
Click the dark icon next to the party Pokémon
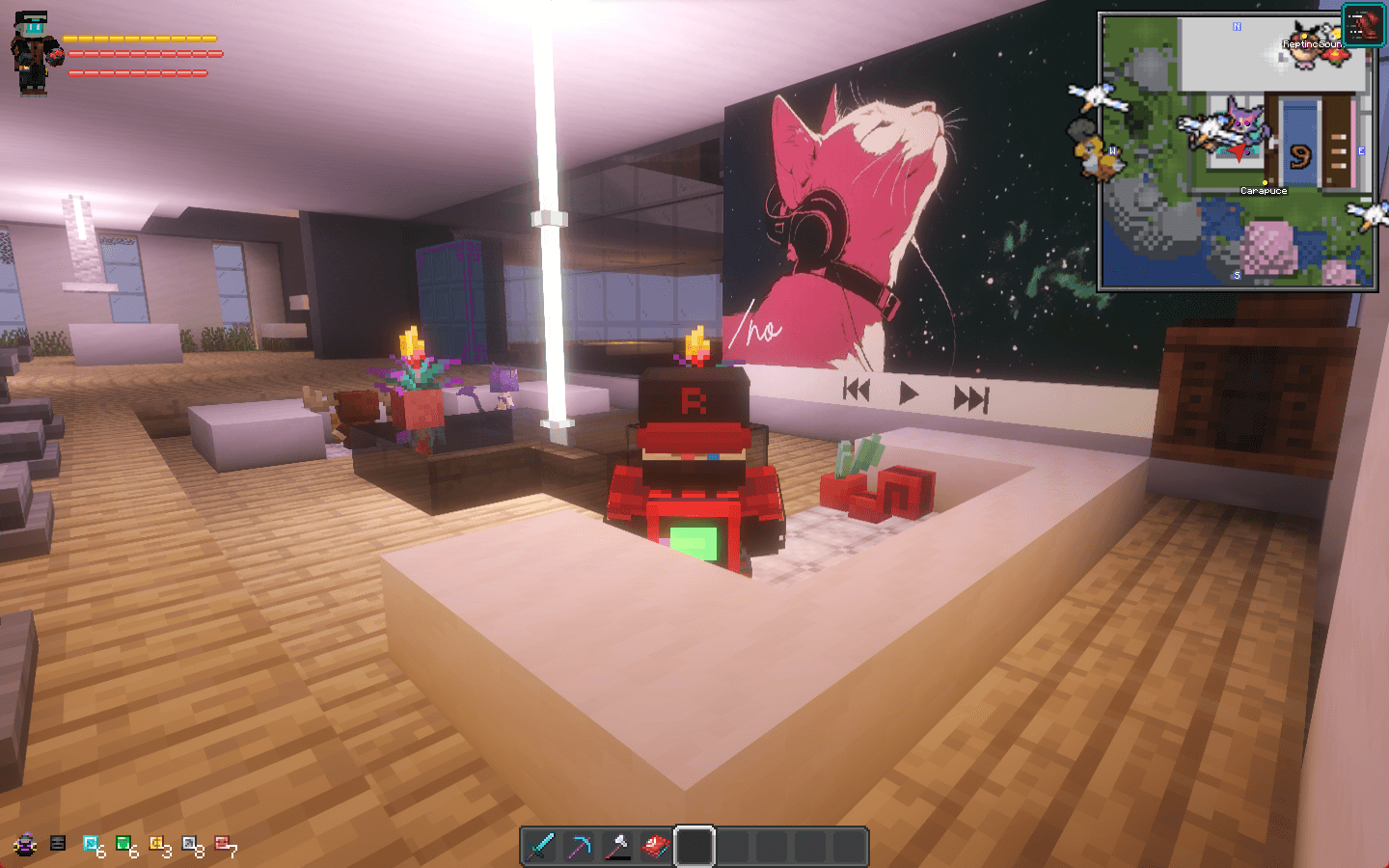click(x=57, y=842)
